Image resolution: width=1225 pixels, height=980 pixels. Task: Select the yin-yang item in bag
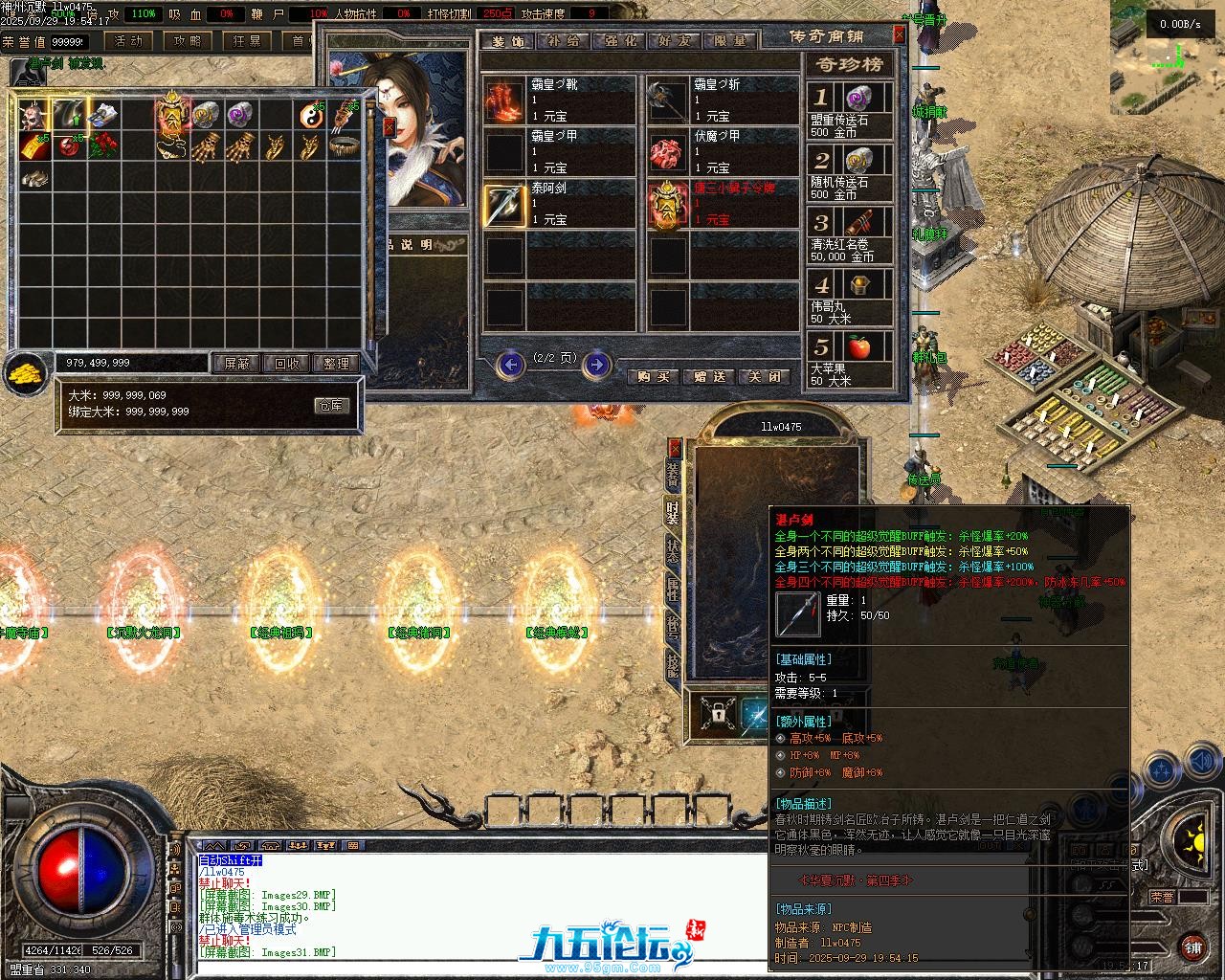click(309, 115)
